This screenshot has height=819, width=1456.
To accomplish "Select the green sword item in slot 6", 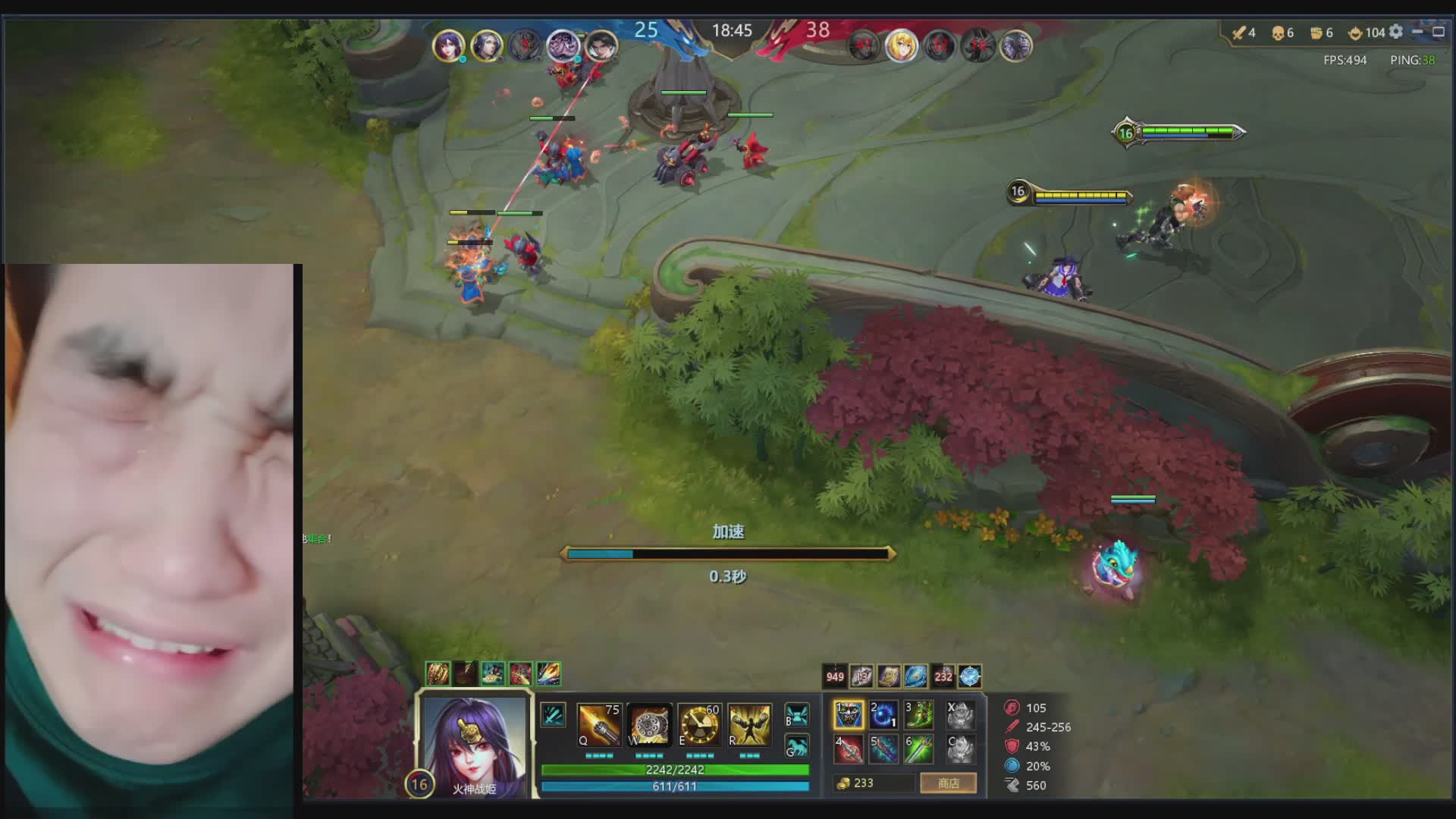I will click(x=918, y=749).
